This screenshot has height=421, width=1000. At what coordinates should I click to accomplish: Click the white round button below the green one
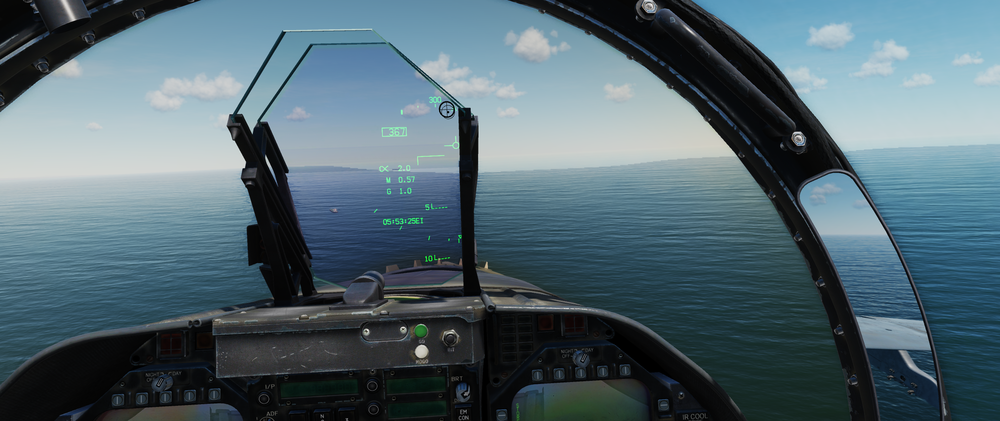421,351
